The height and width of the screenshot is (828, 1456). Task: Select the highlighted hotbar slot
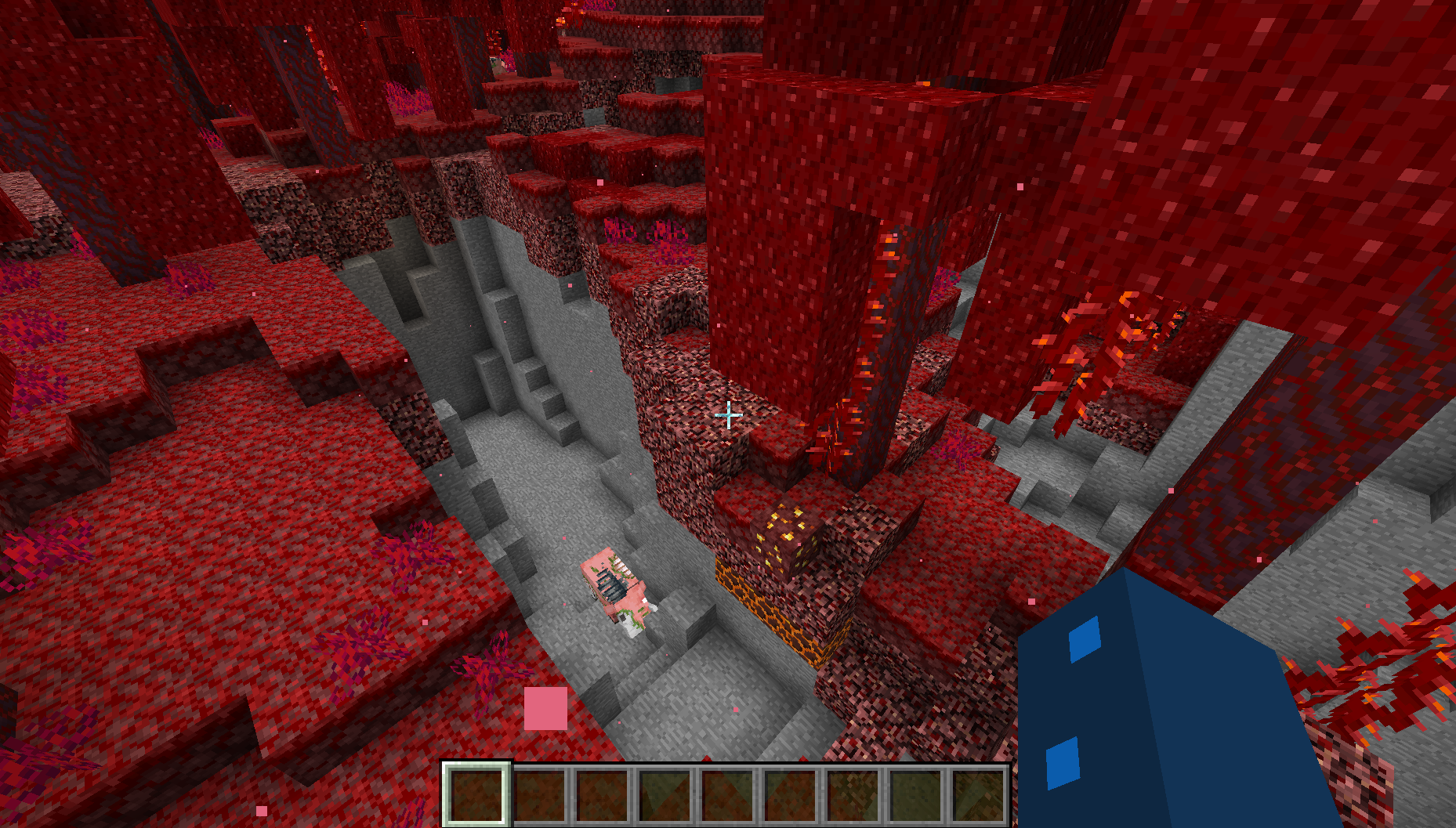[476, 794]
